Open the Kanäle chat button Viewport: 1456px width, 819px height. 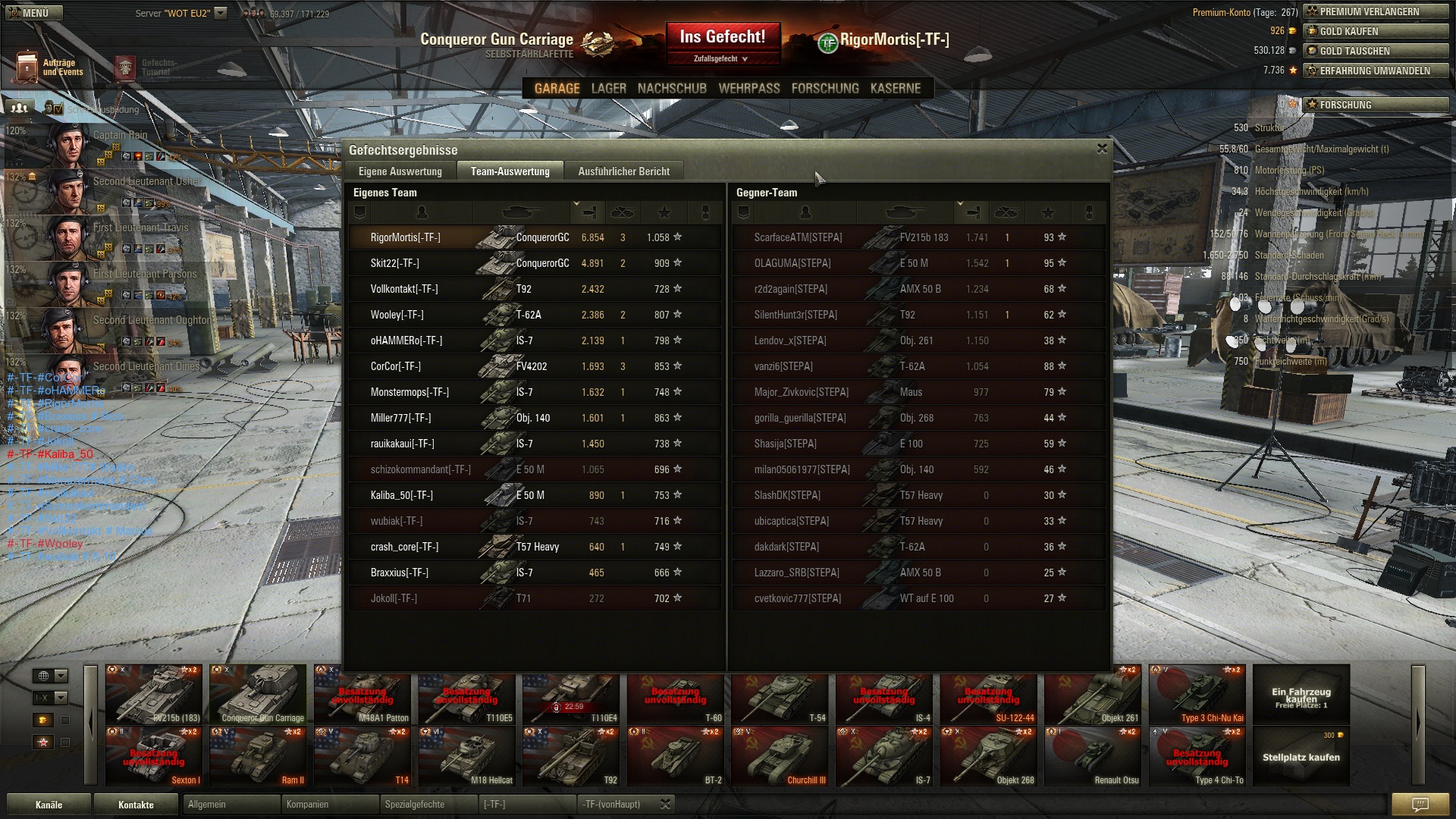coord(49,805)
